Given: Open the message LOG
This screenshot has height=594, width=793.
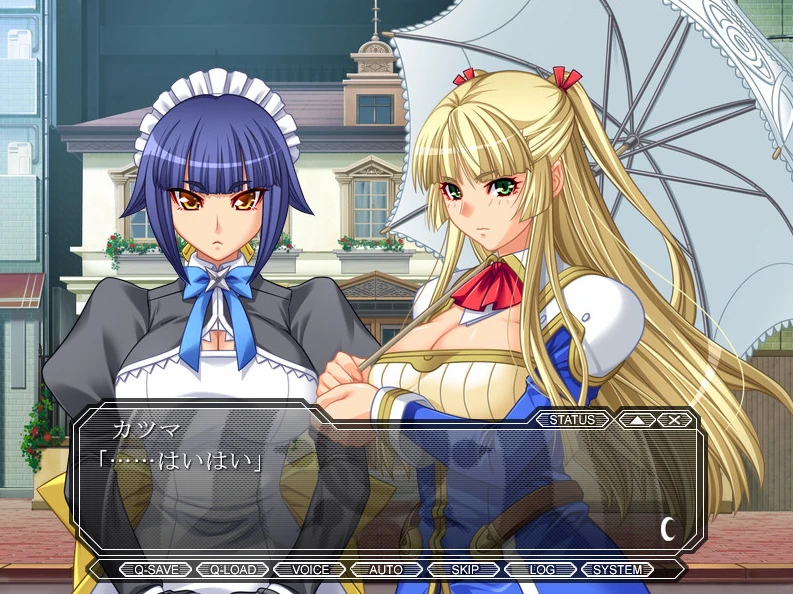Looking at the screenshot, I should 541,570.
